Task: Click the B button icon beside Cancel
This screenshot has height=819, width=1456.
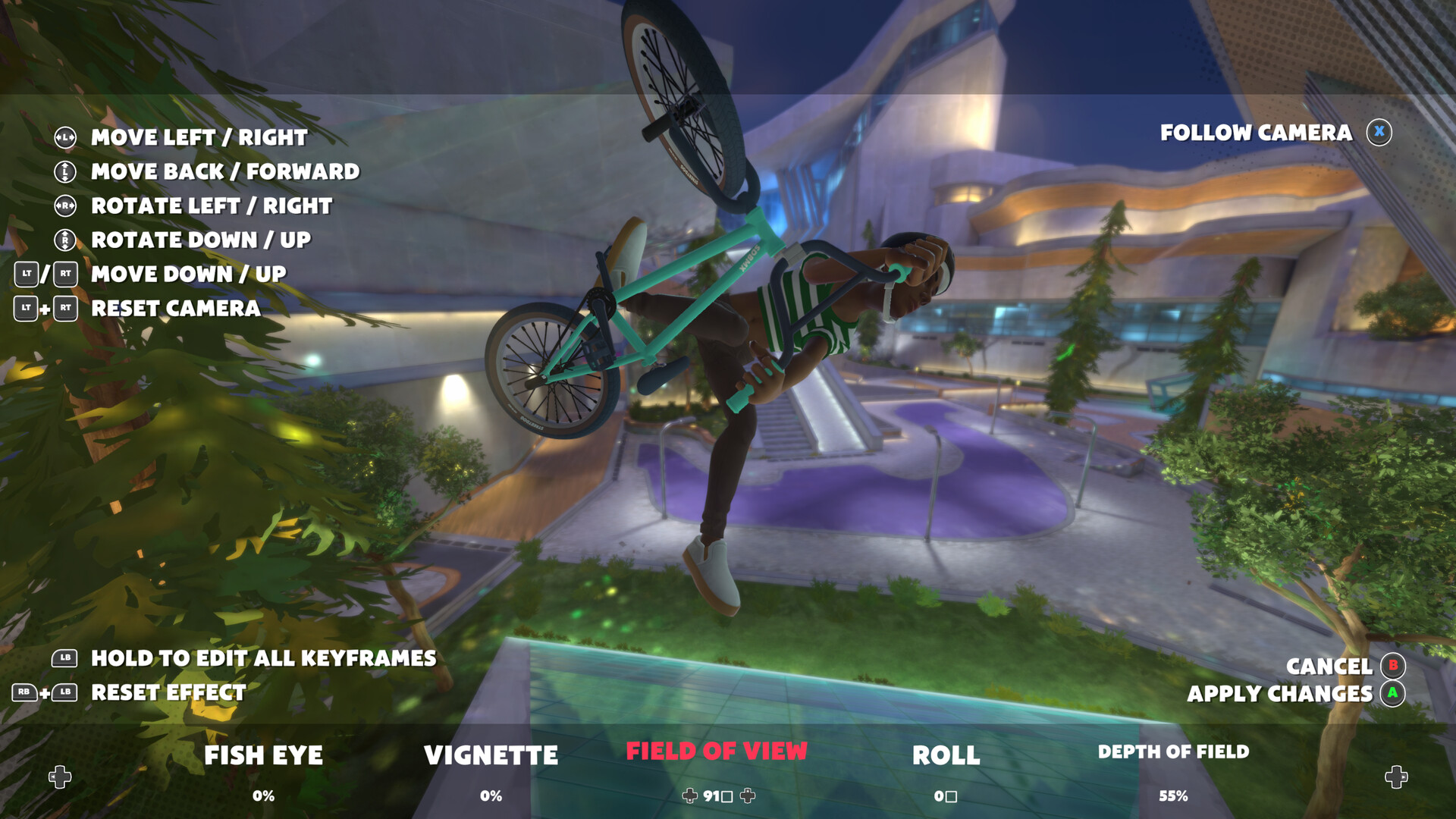Action: click(1393, 667)
